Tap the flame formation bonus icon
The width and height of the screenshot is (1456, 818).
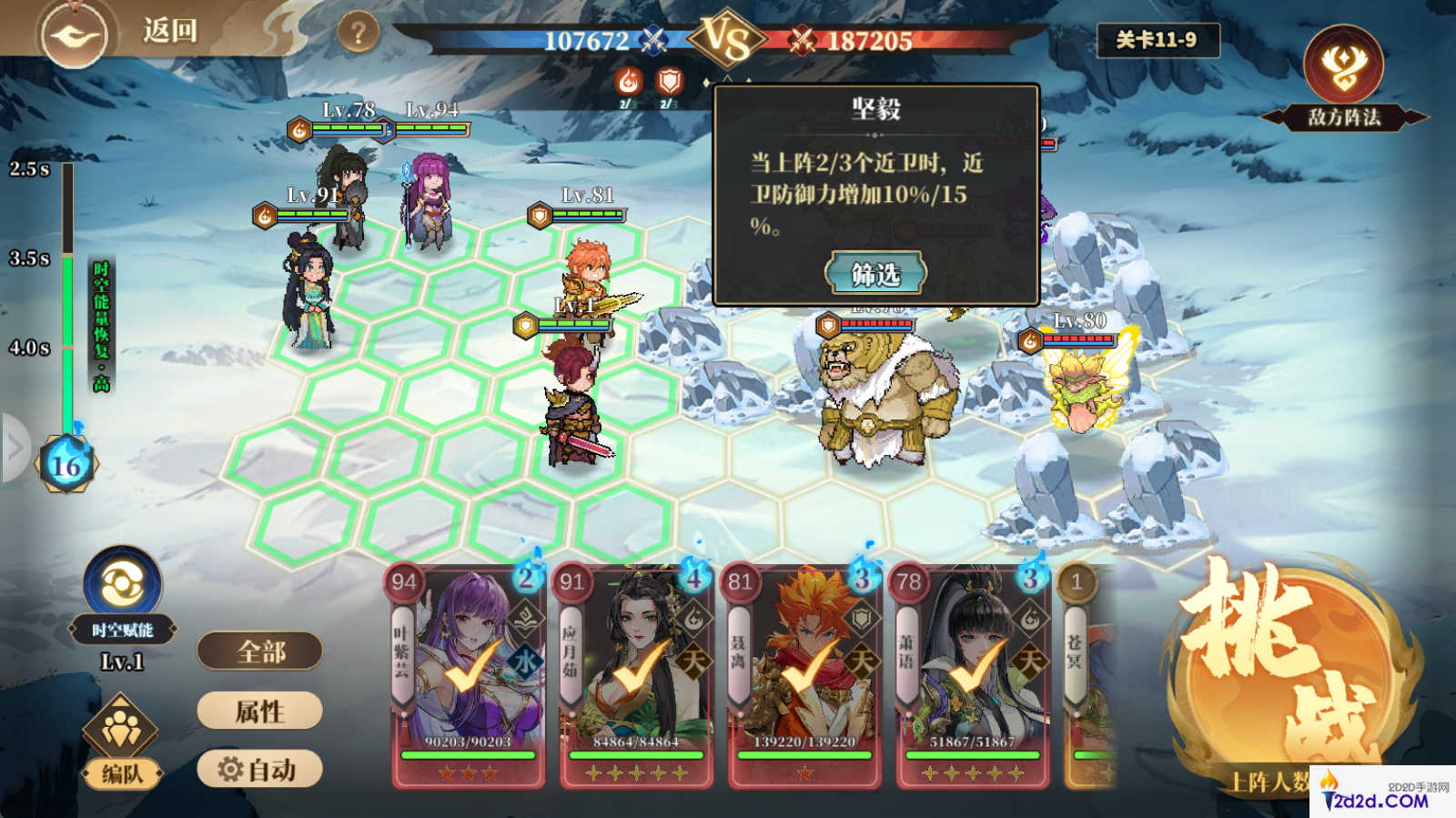click(x=628, y=83)
